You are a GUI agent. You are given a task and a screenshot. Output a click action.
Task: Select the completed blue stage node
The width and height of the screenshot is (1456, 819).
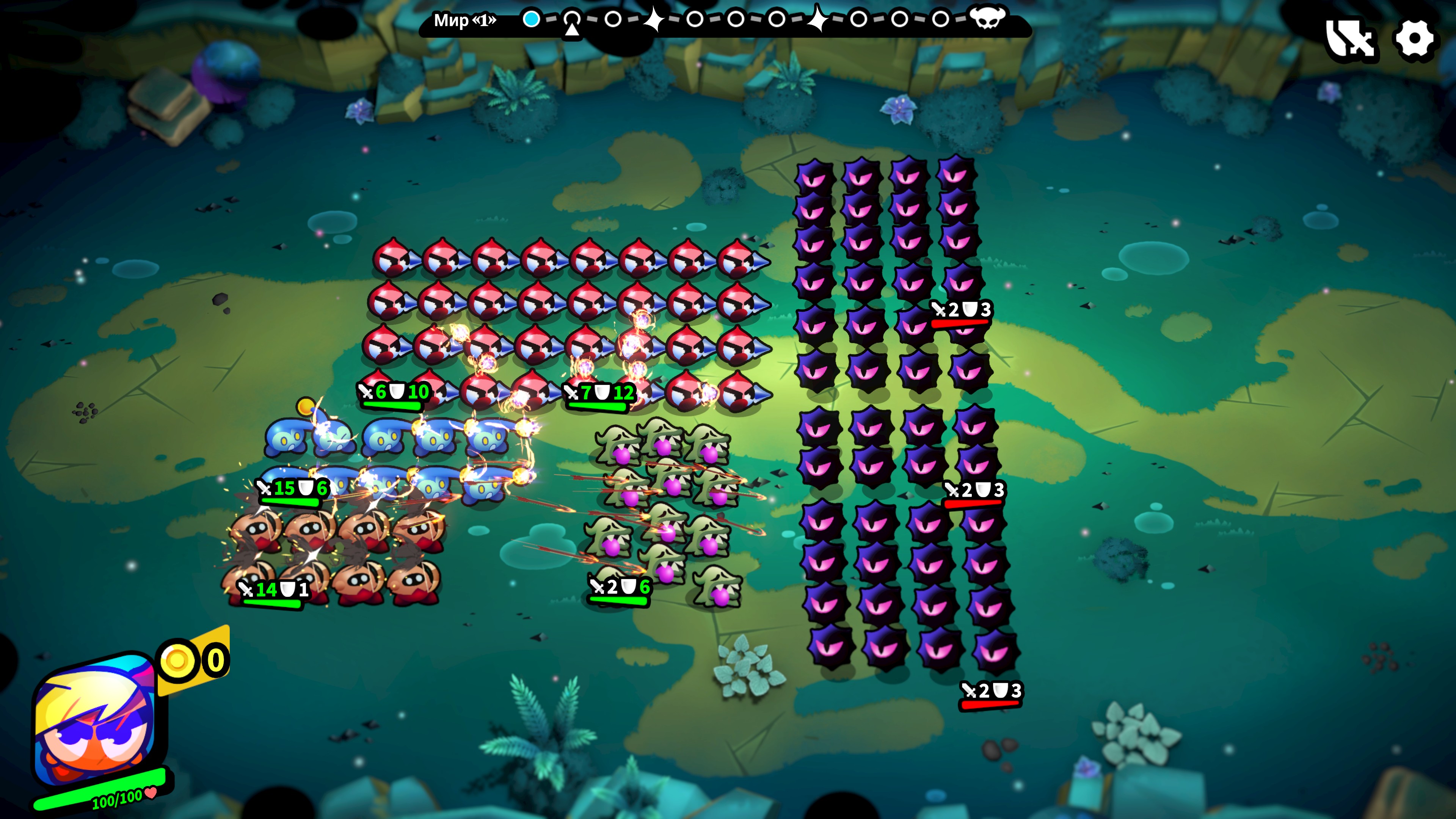tap(531, 19)
